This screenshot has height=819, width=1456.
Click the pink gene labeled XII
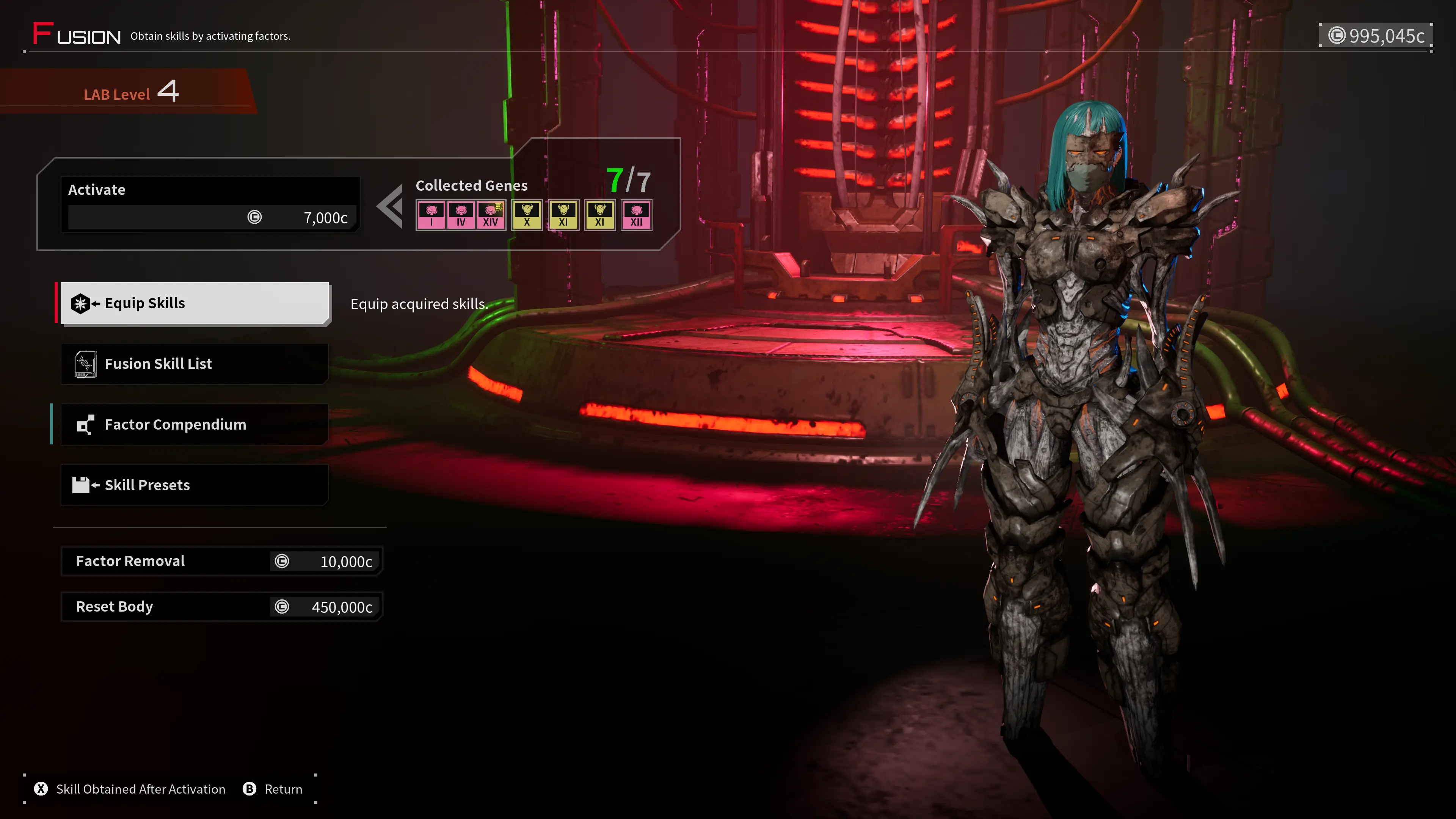coord(637,215)
